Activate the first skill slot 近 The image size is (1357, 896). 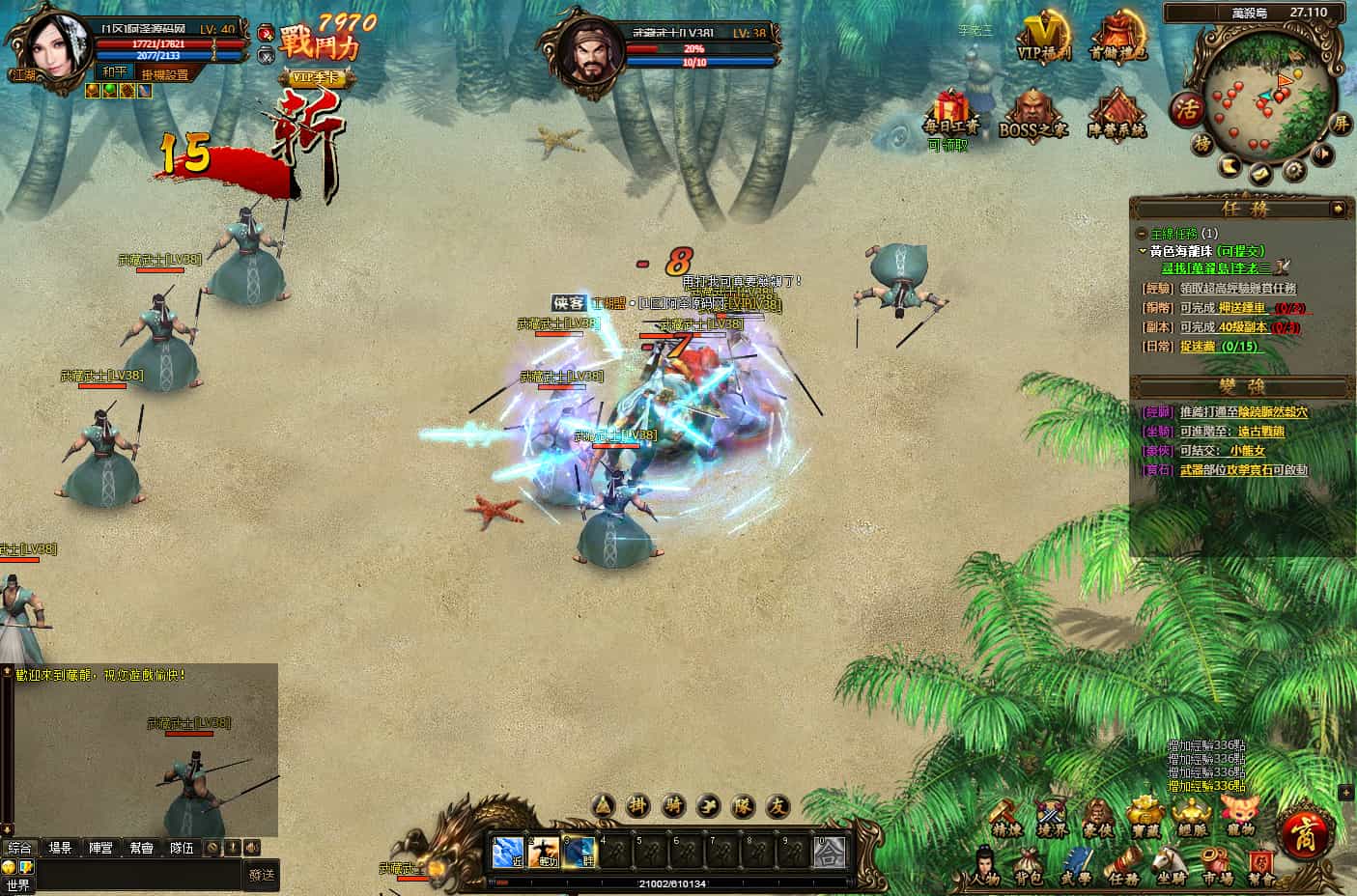point(508,851)
